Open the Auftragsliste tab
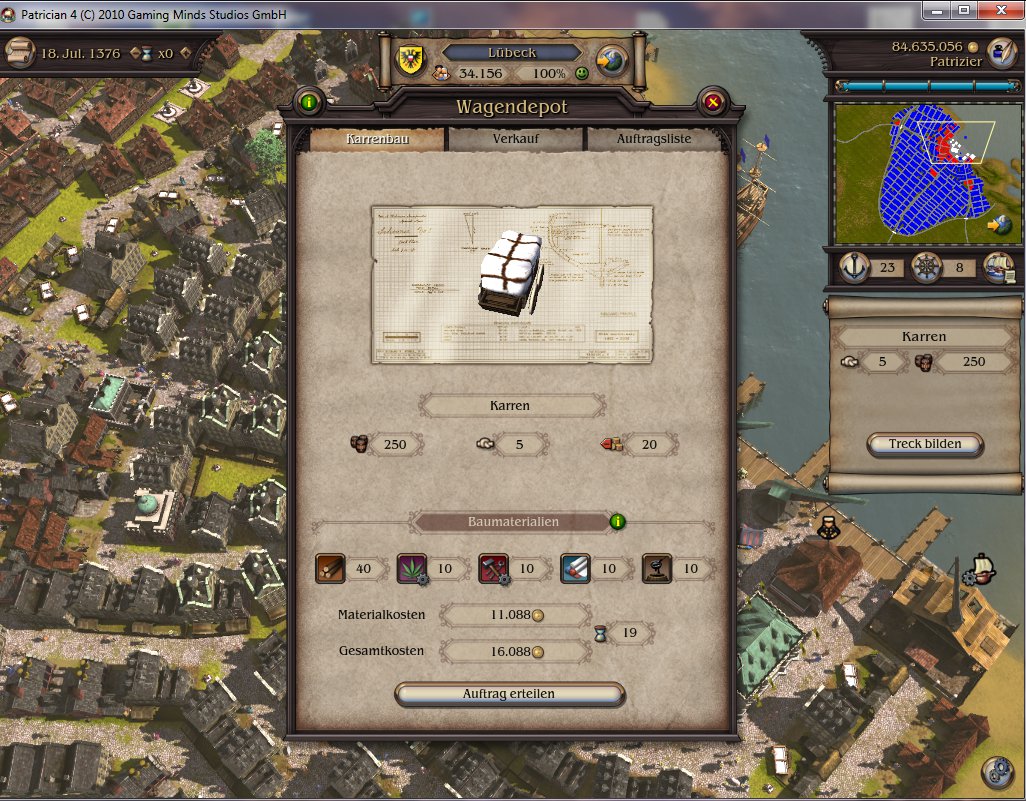The image size is (1026, 801). (653, 139)
